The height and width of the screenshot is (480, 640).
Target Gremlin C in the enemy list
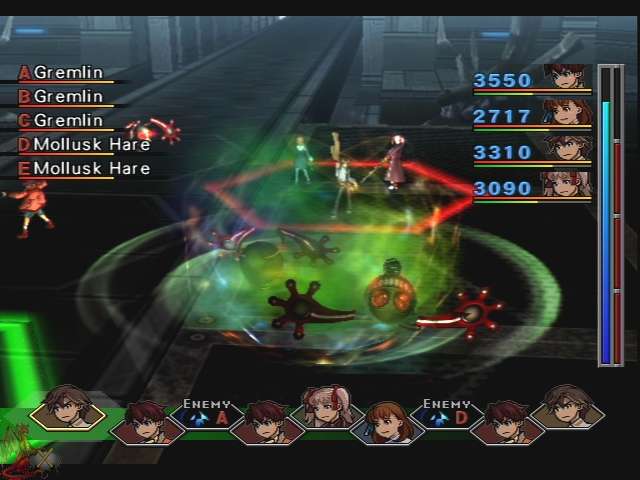point(68,120)
